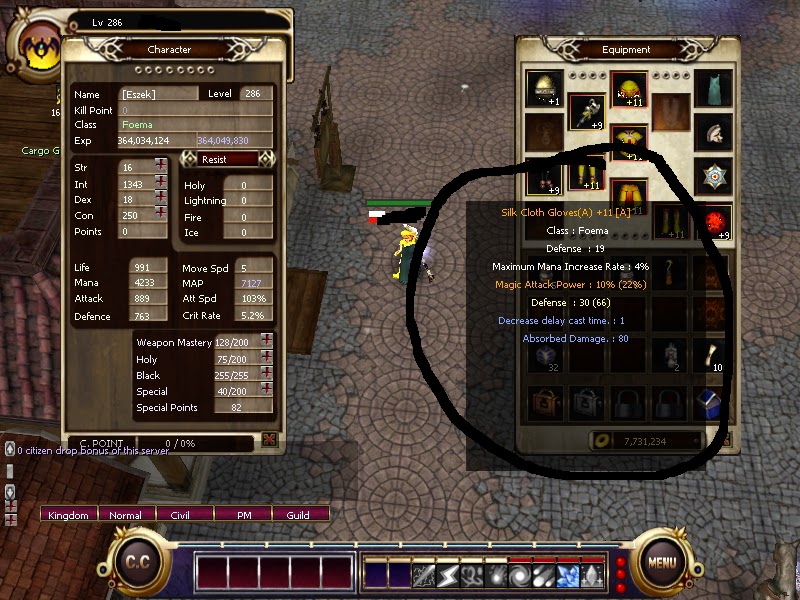
Task: Add a point to Str
Action: [x=161, y=166]
